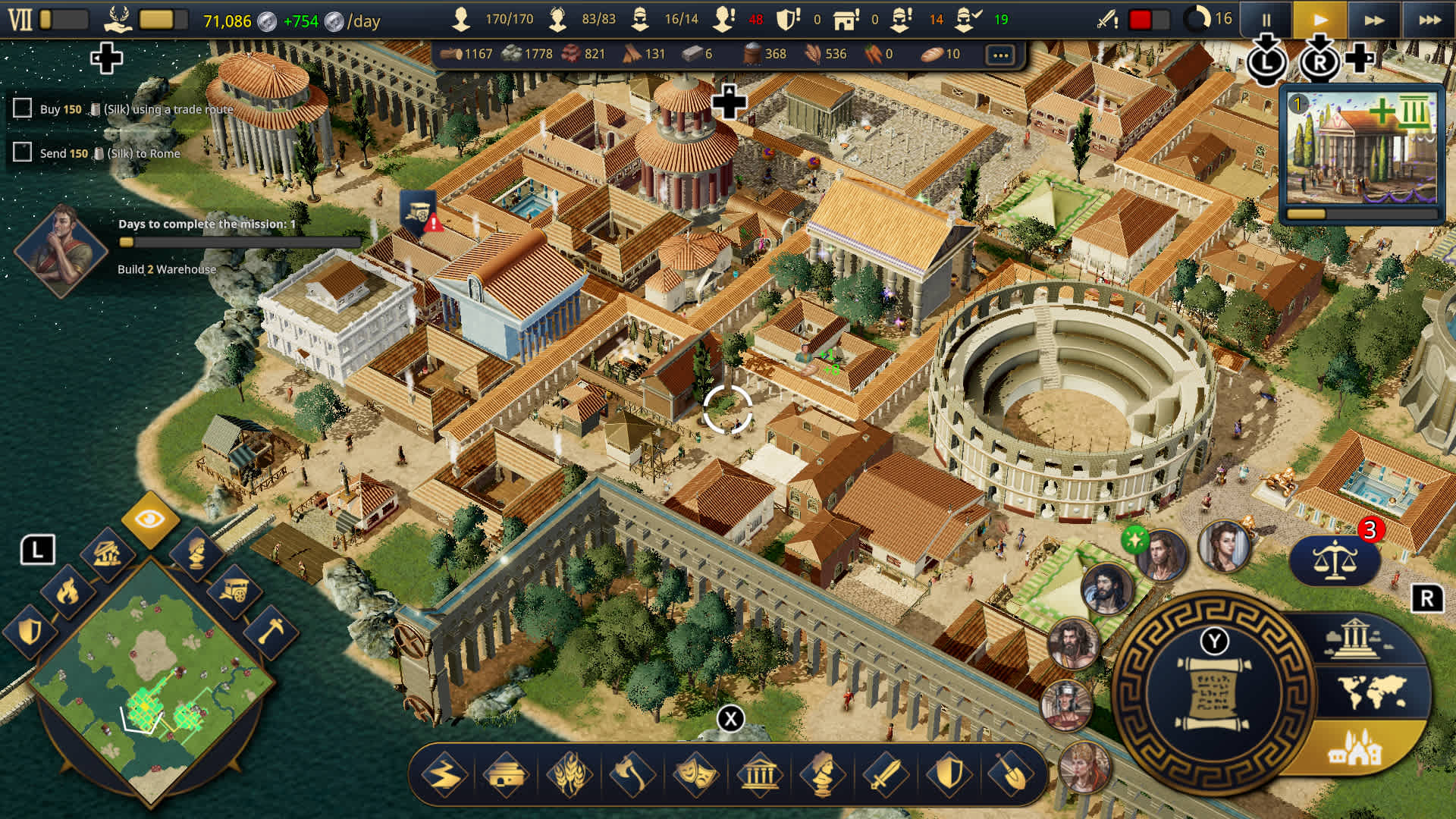Open the Y scroll objectives menu
Screen dimensions: 1456x819
click(1214, 690)
